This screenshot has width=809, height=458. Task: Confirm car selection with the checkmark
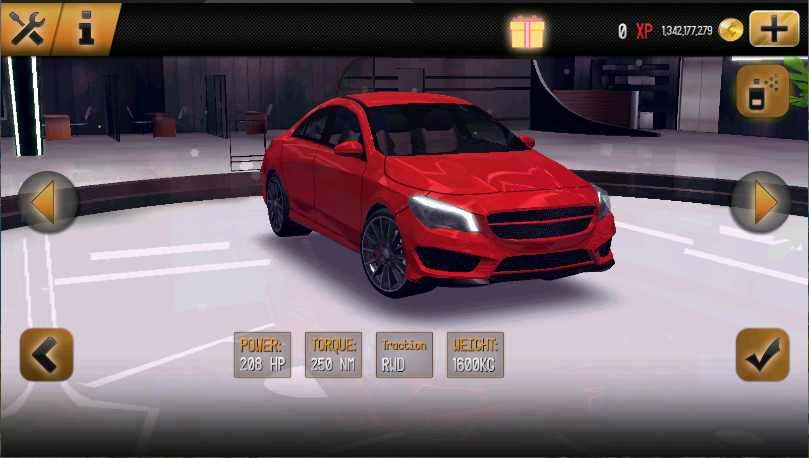(x=762, y=354)
